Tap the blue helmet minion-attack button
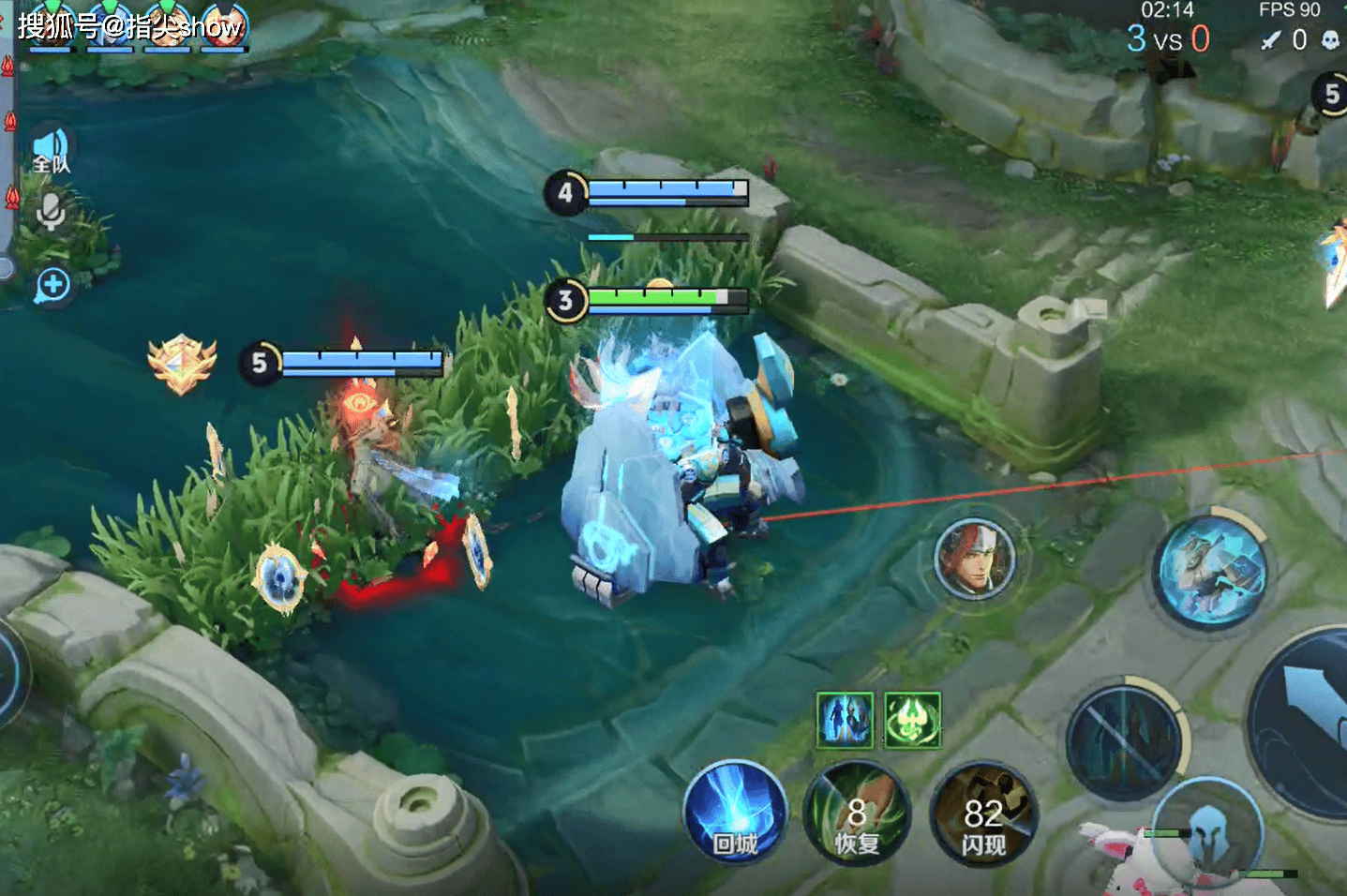1347x896 pixels. tap(1207, 829)
